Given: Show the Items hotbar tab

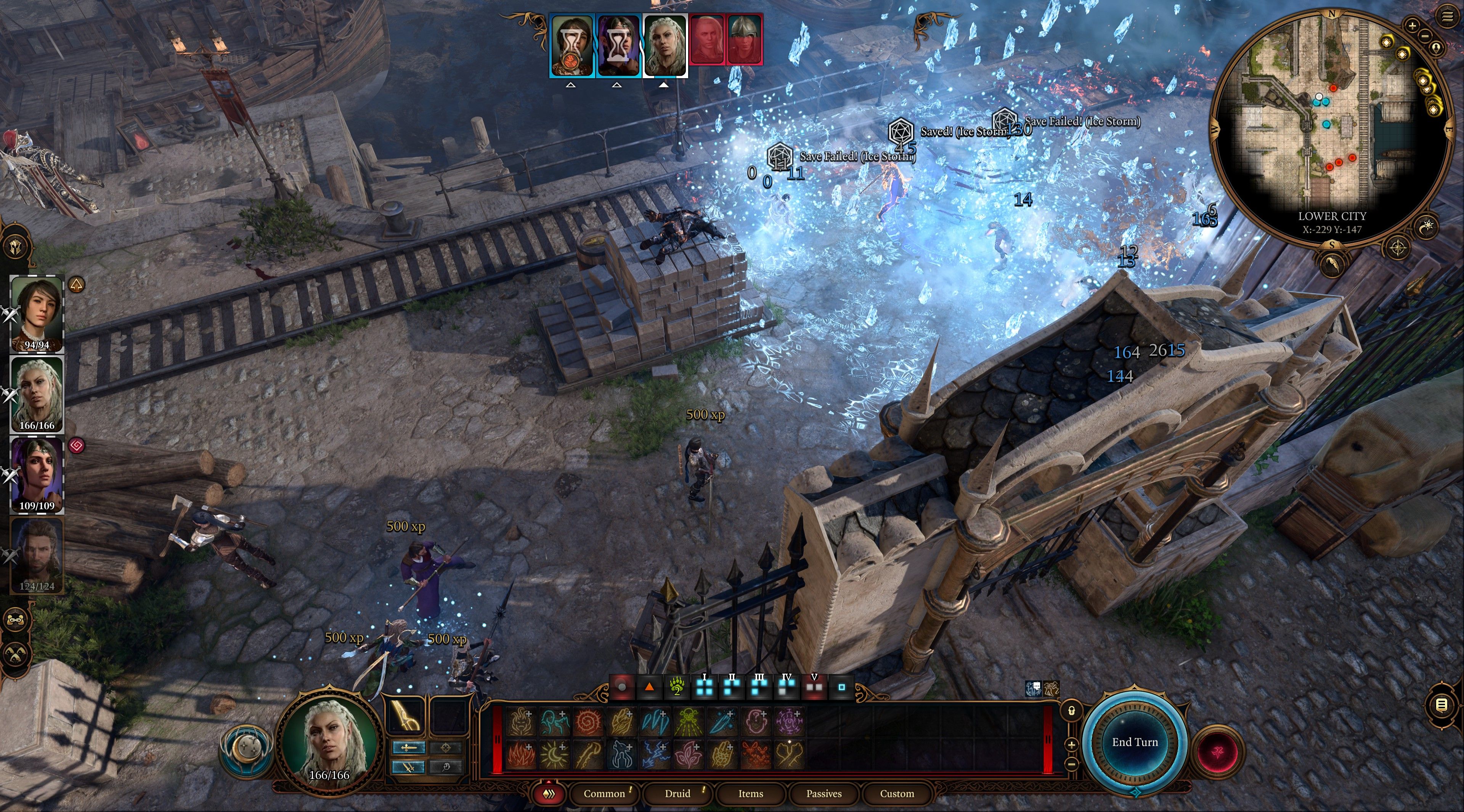Looking at the screenshot, I should [x=750, y=793].
